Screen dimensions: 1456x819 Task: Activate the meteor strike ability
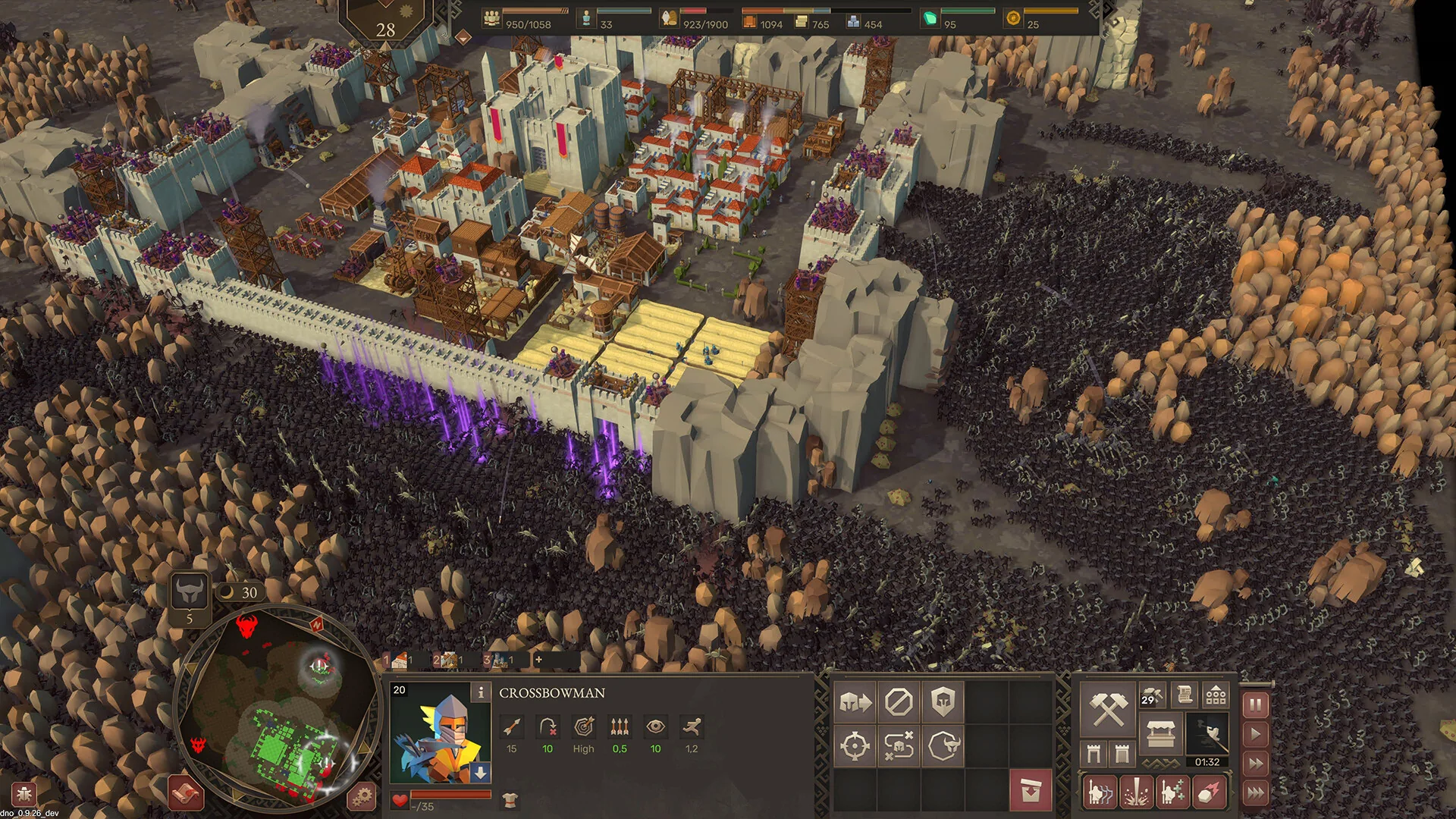pyautogui.click(x=1209, y=792)
